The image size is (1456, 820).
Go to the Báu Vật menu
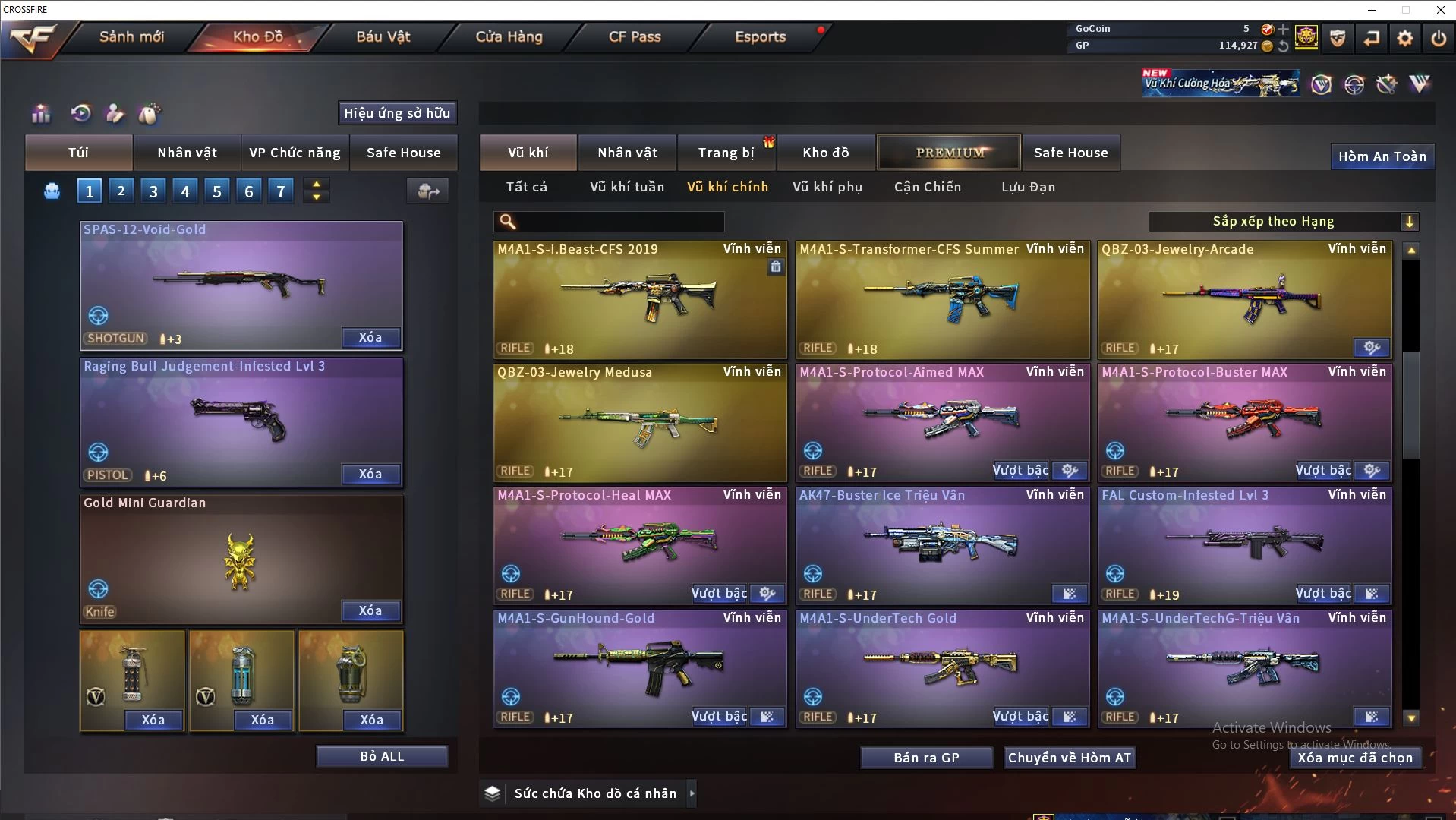[x=383, y=36]
